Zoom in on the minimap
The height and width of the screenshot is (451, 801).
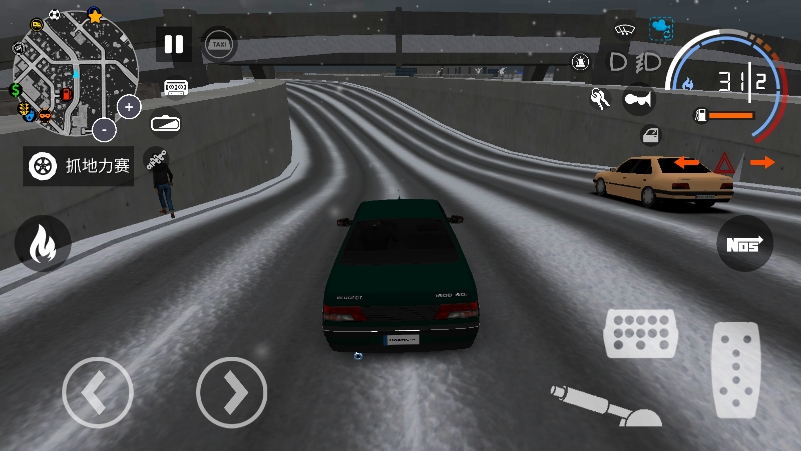[129, 106]
